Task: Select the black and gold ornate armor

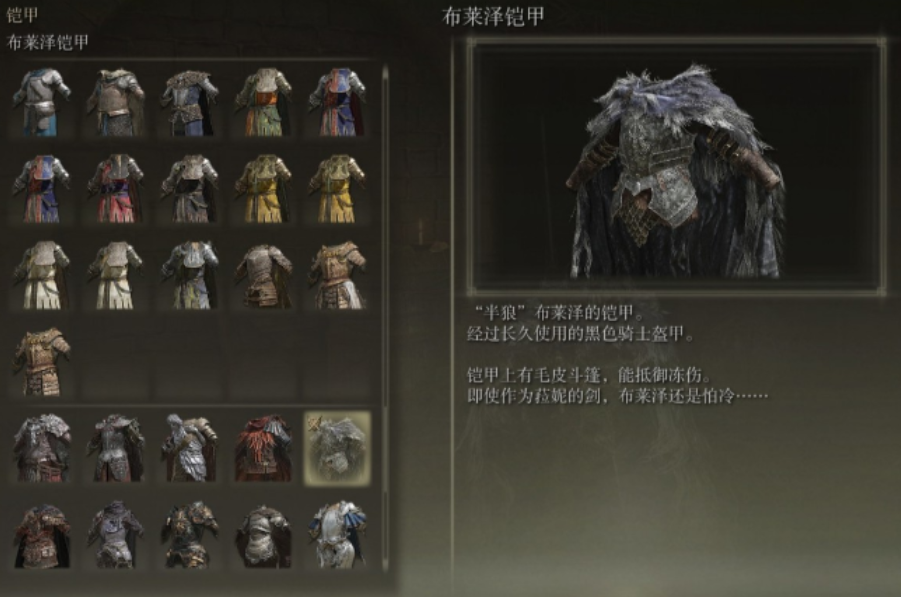Action: [x=189, y=535]
